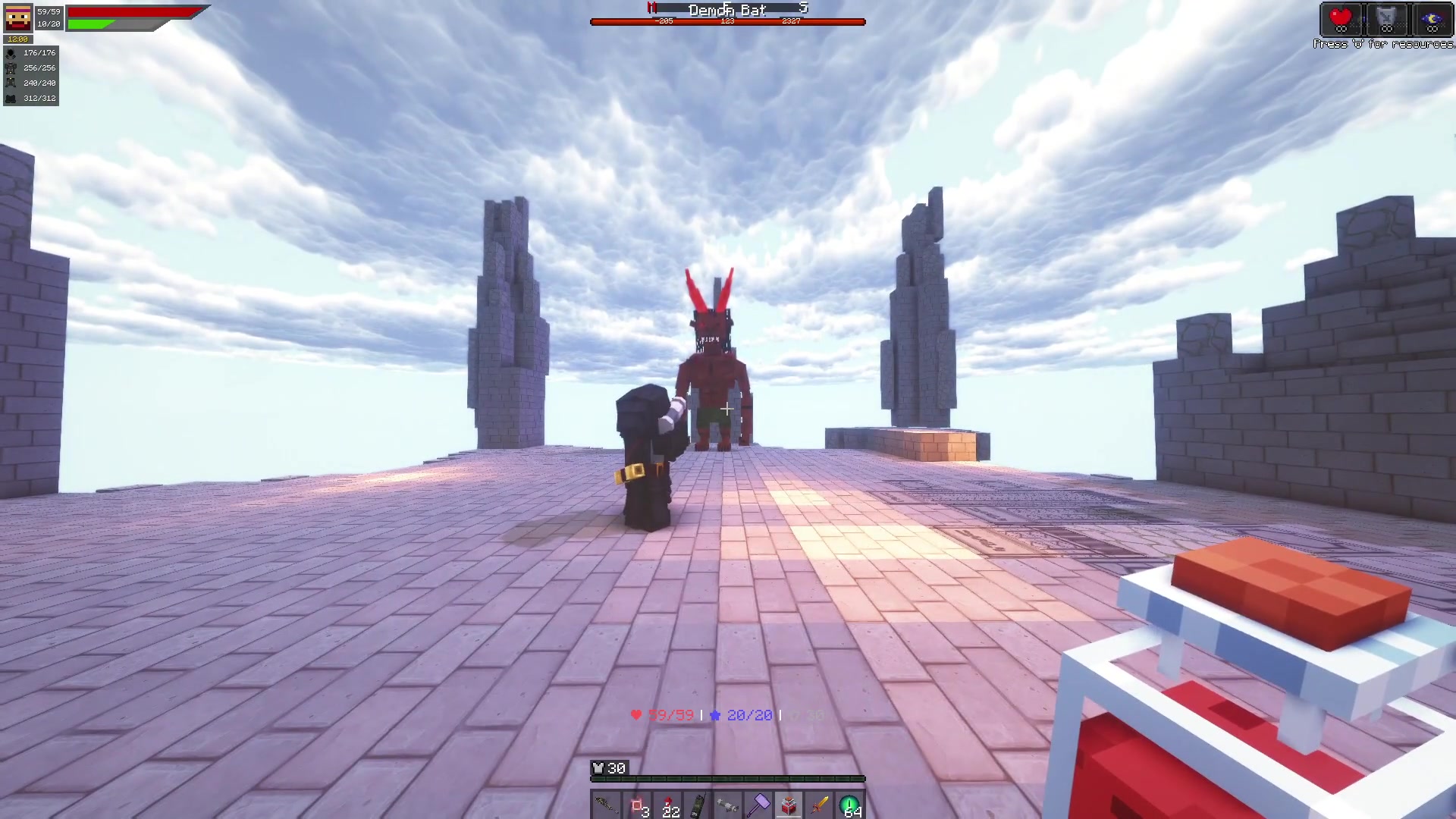Equip the golden sword hotbar slot

tap(819, 805)
